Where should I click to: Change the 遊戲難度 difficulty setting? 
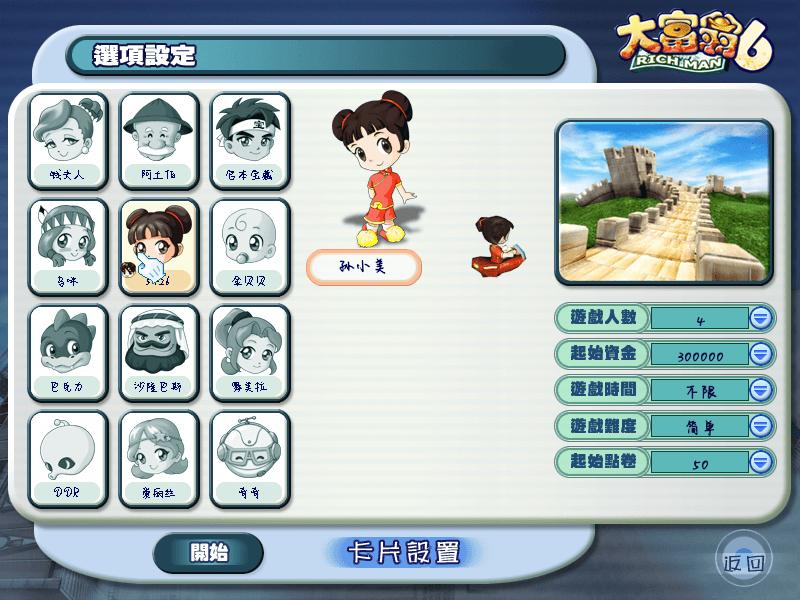(761, 426)
